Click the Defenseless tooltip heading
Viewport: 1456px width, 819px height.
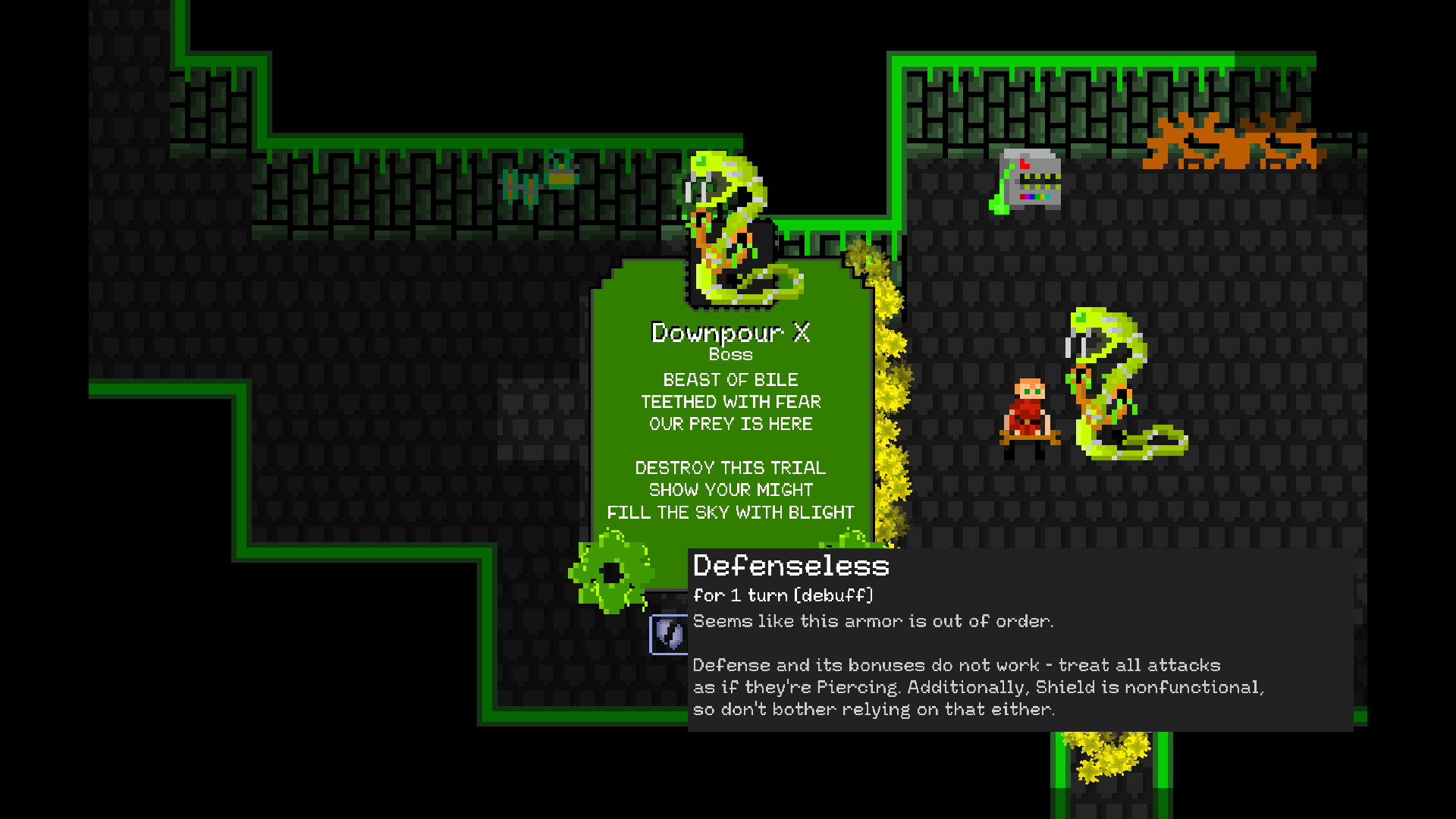791,566
